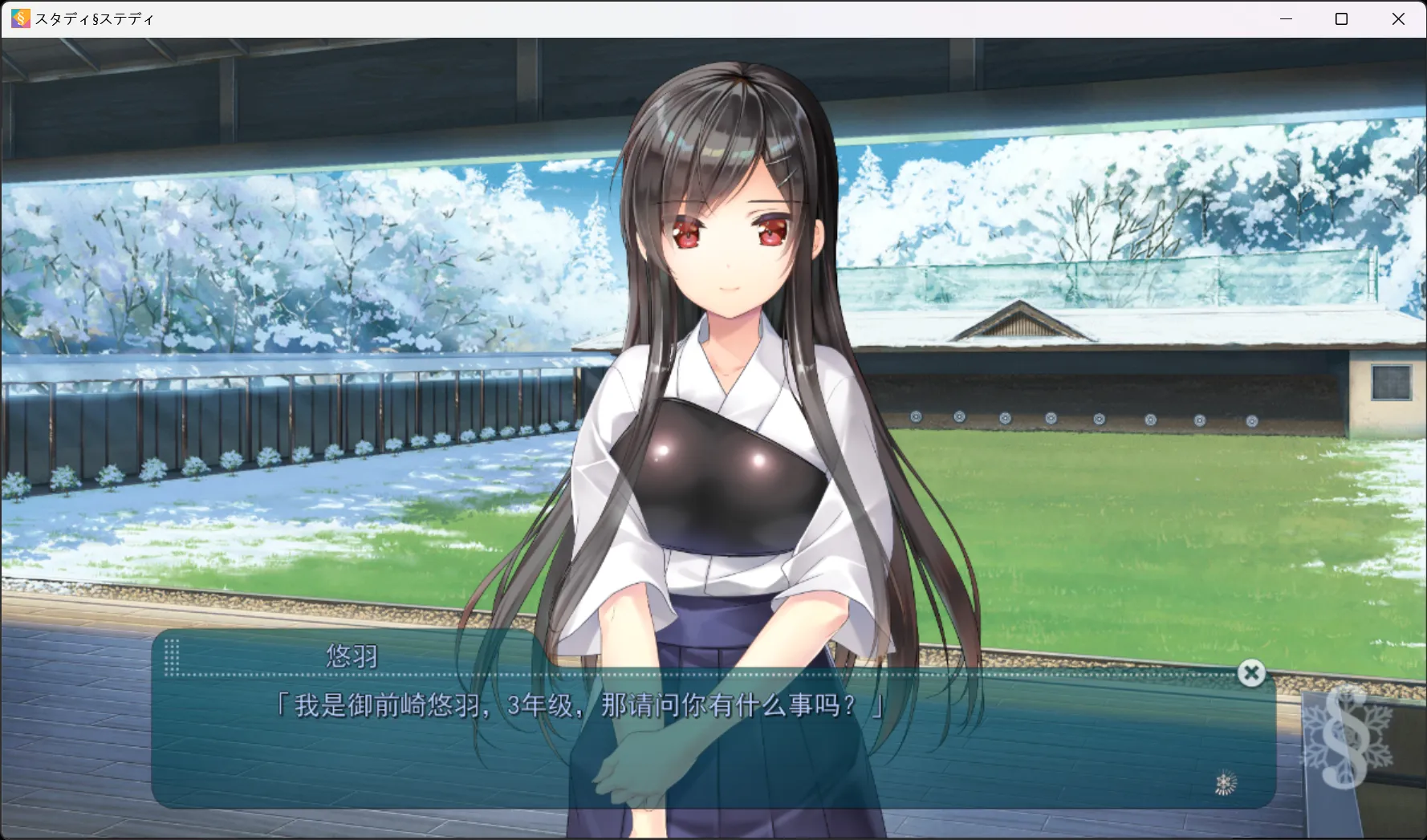The height and width of the screenshot is (840, 1427).
Task: Close the game window
Action: (1398, 18)
